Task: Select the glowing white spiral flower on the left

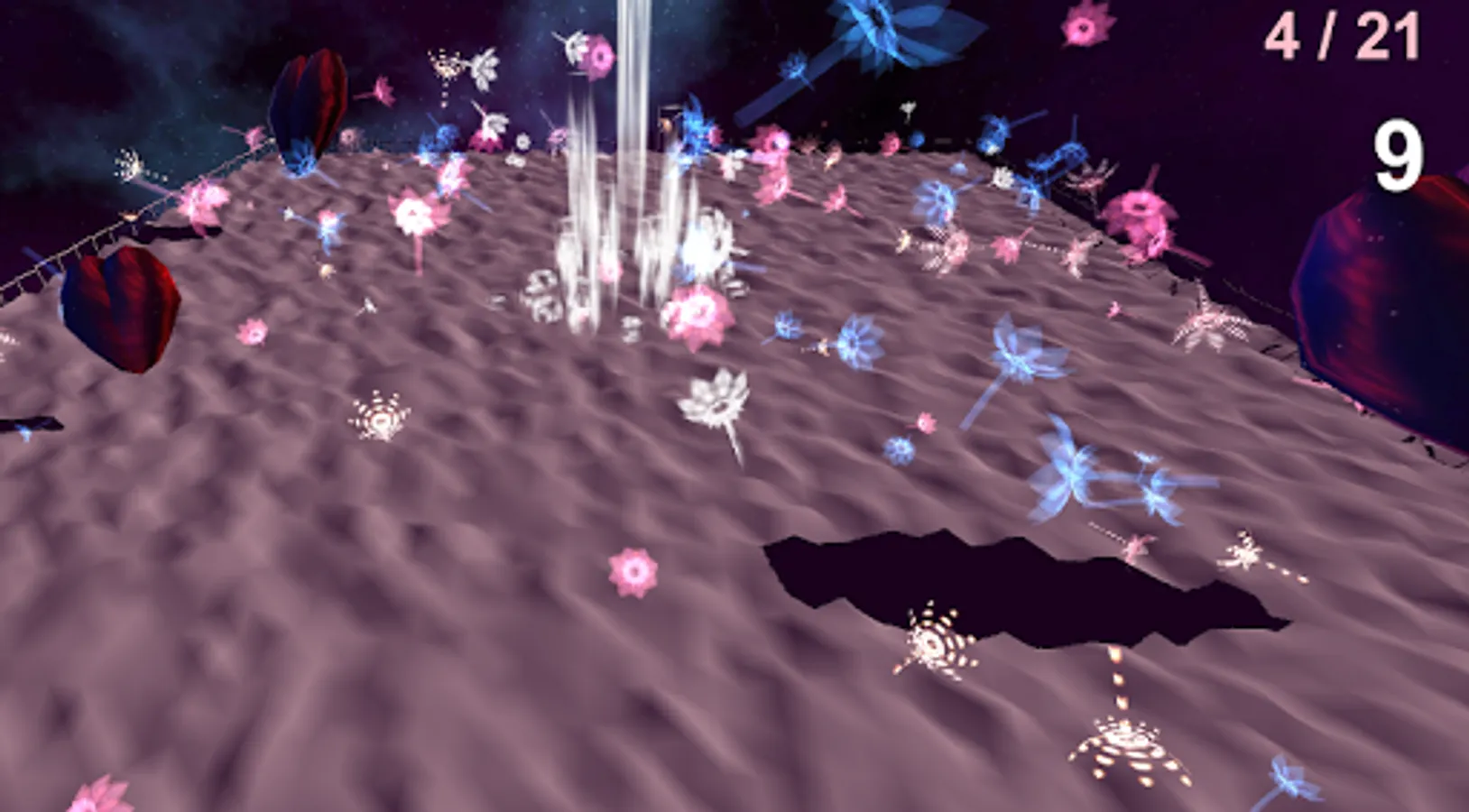Action: click(x=379, y=415)
